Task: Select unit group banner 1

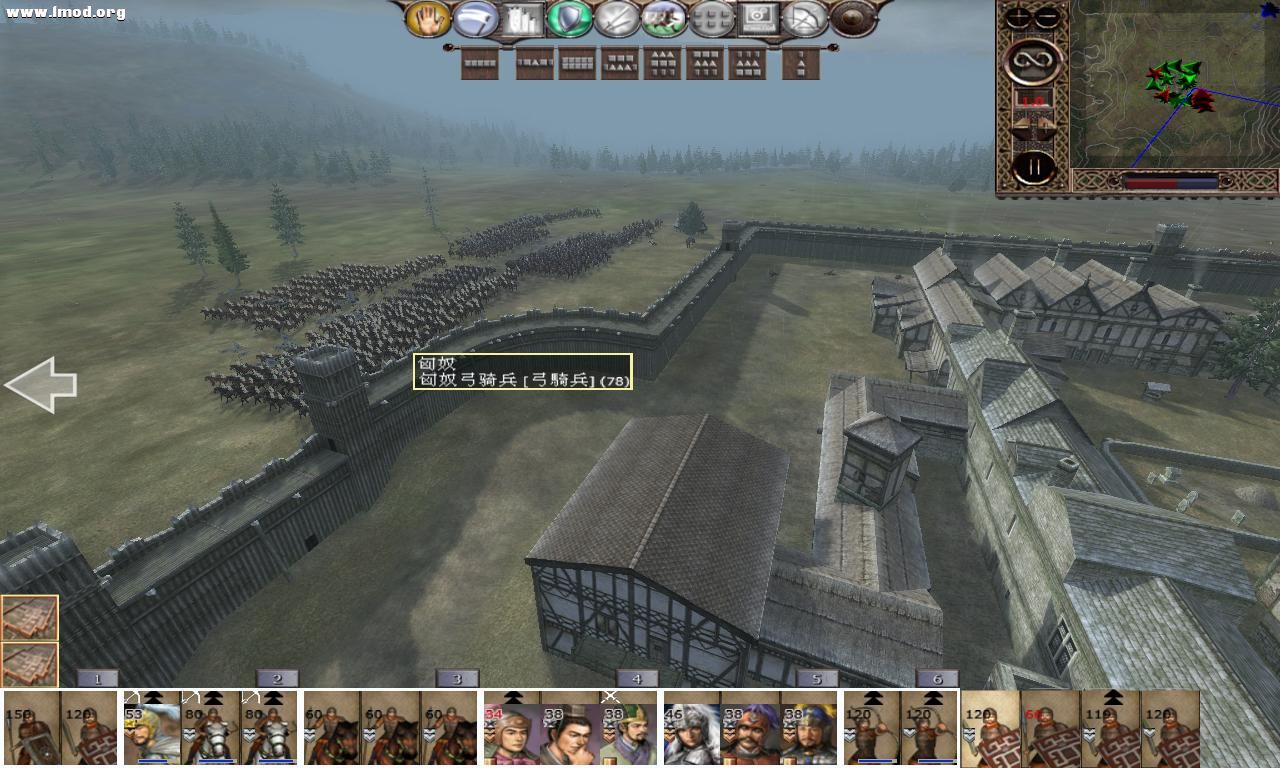Action: click(x=97, y=678)
